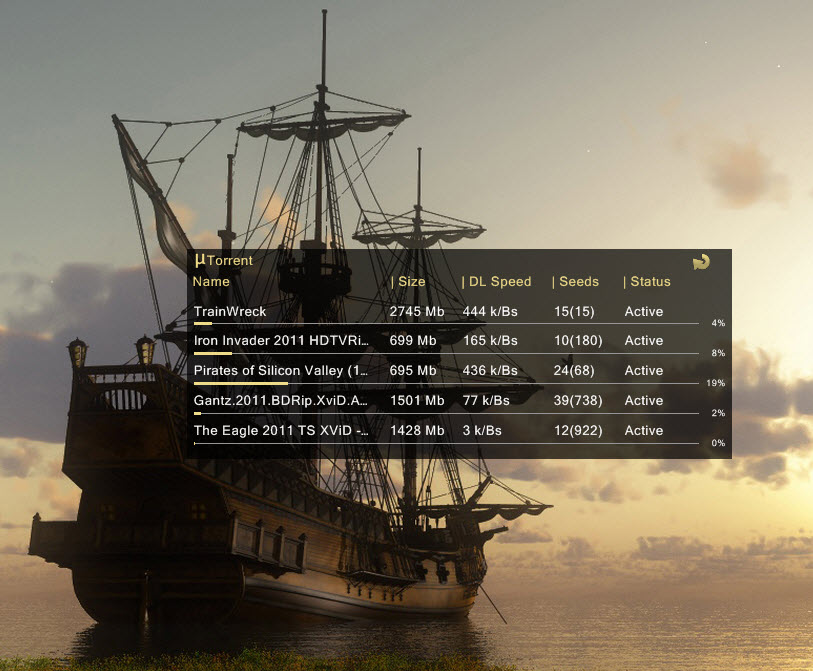Sort torrents by Seeds column header
813x671 pixels.
[x=576, y=282]
